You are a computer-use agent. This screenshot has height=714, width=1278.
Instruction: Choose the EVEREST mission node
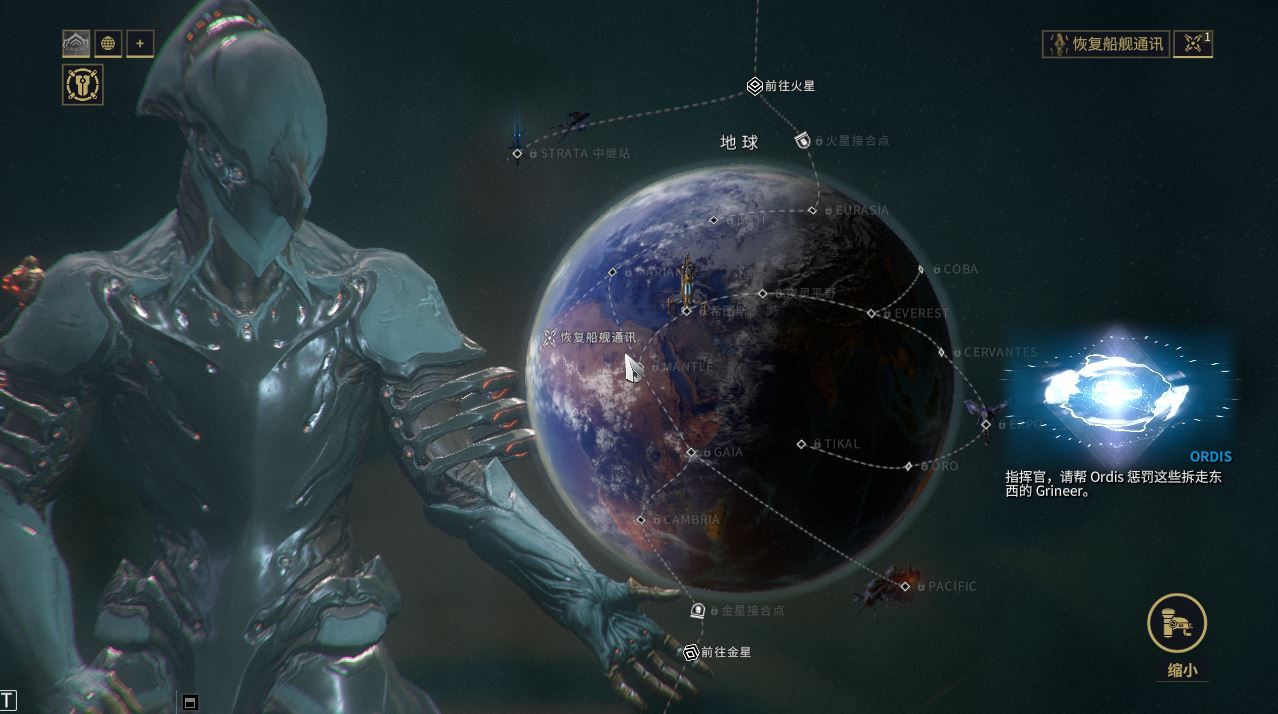872,314
